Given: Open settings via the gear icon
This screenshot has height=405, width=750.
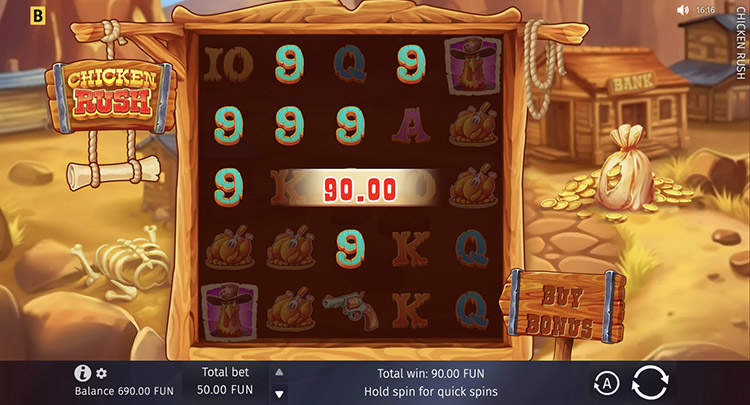Looking at the screenshot, I should 101,373.
